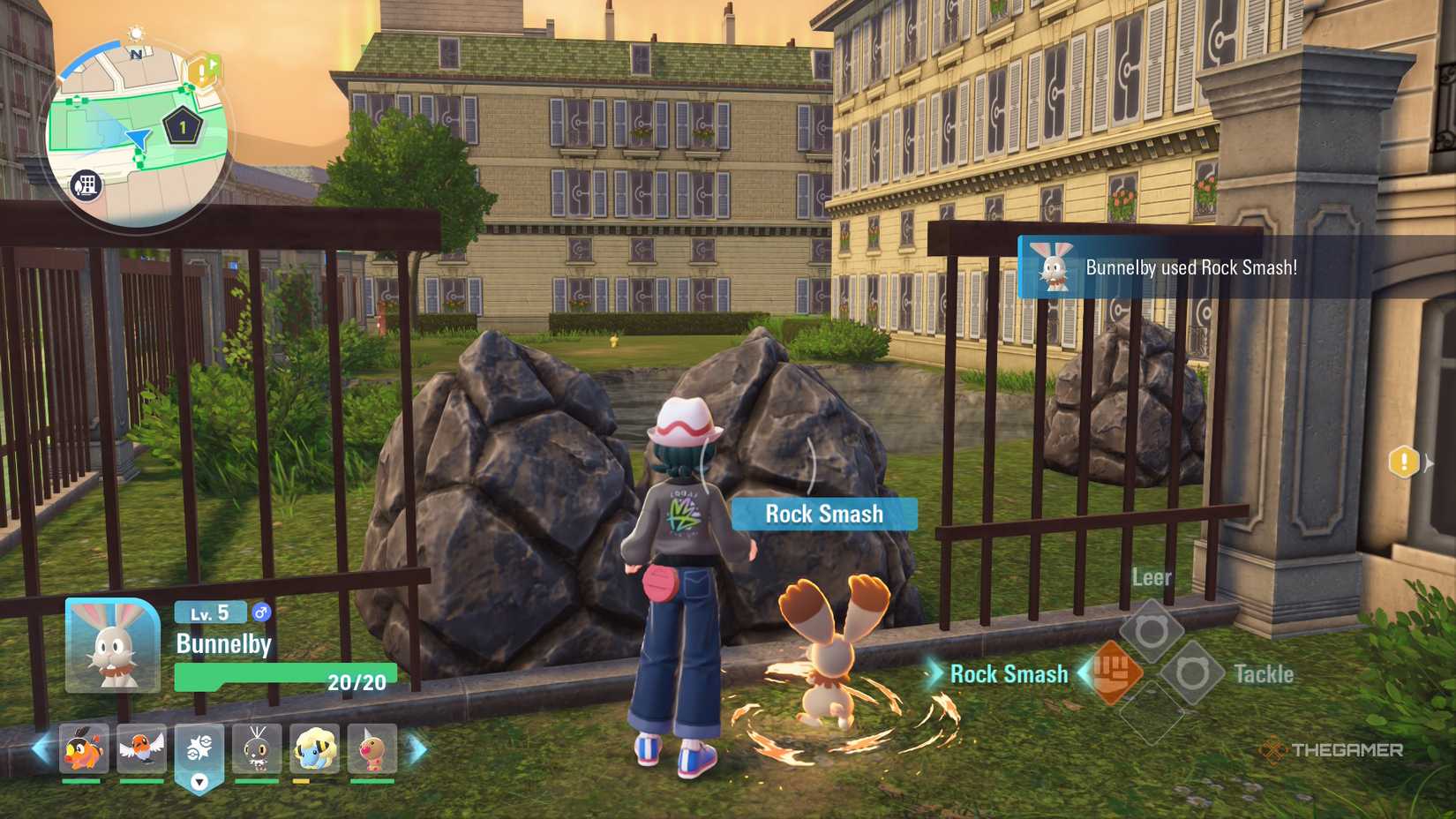The height and width of the screenshot is (819, 1456).
Task: Switch to Mareep in the party bar
Action: [x=314, y=749]
